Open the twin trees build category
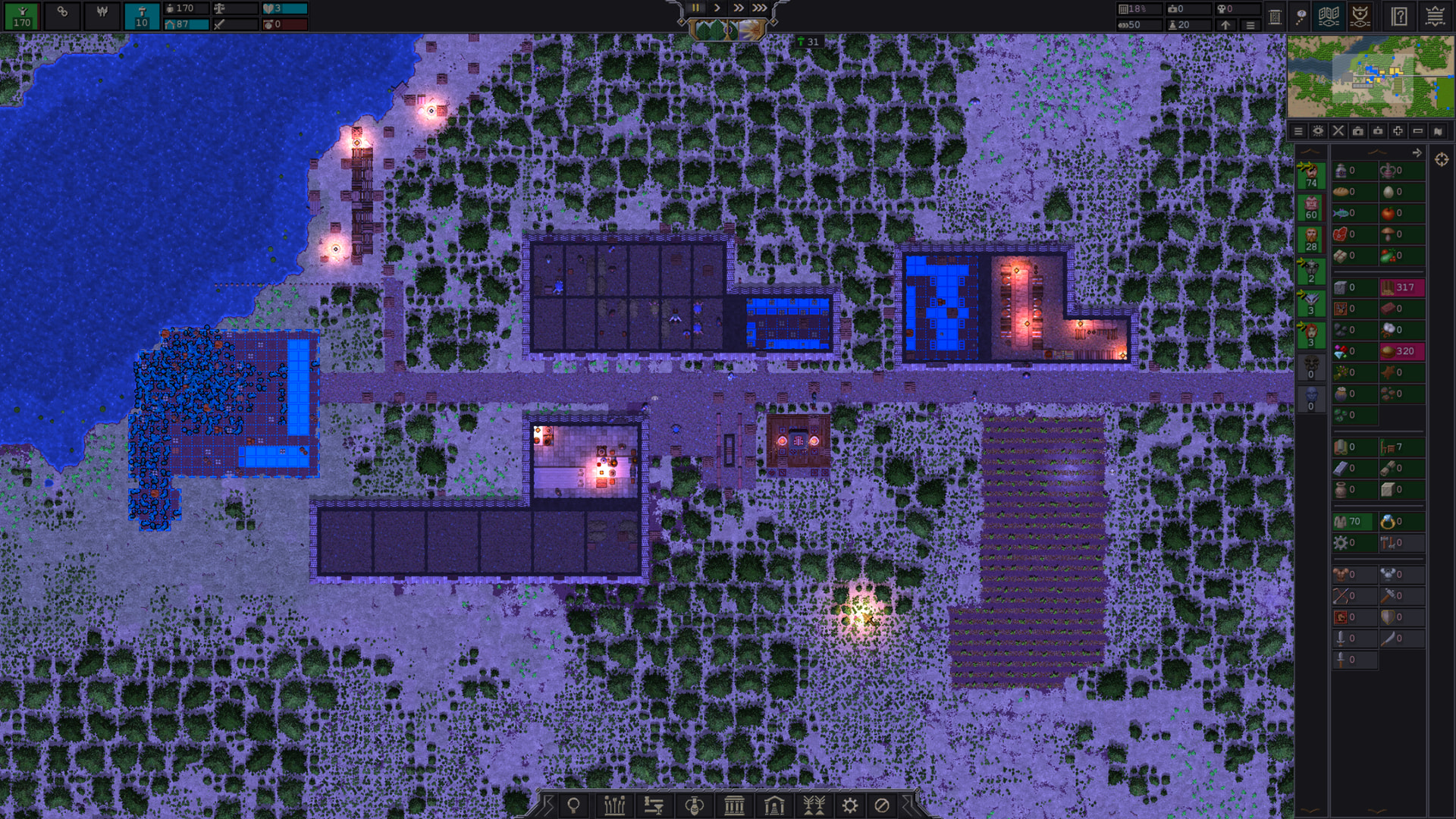Viewport: 1456px width, 819px height. pyautogui.click(x=814, y=805)
